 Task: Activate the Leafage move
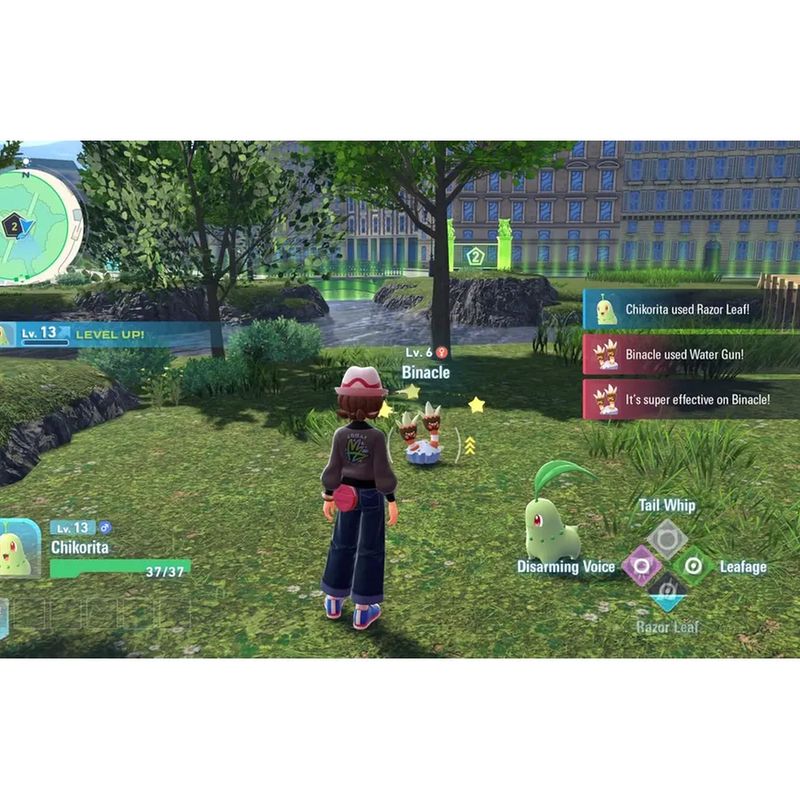coord(693,566)
